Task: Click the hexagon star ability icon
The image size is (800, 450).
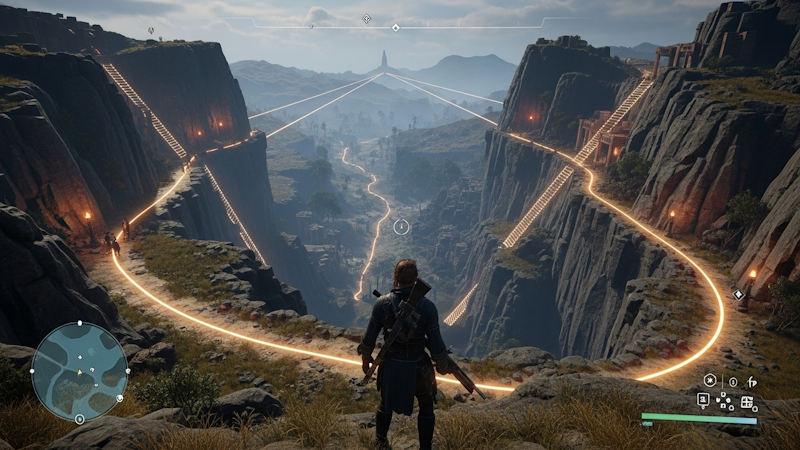Action: point(709,380)
